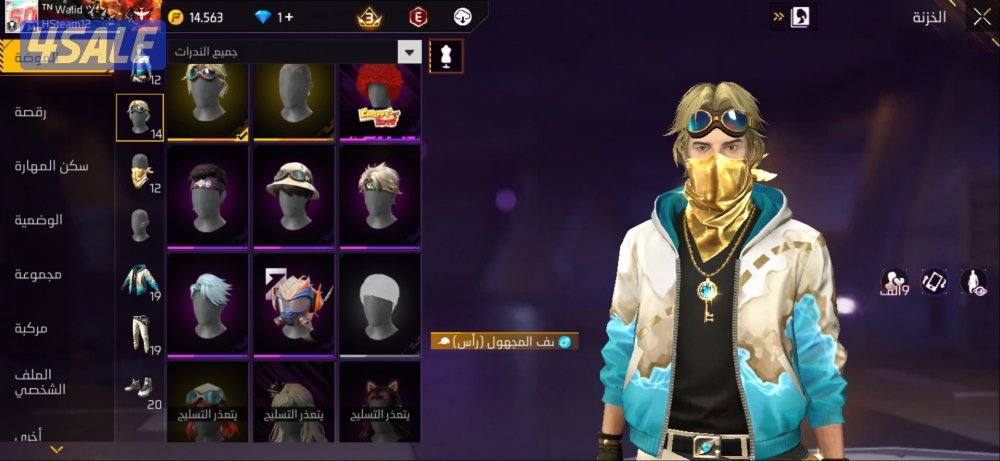This screenshot has width=1000, height=461.
Task: Click the mannequin outfit preview button
Action: [x=446, y=56]
